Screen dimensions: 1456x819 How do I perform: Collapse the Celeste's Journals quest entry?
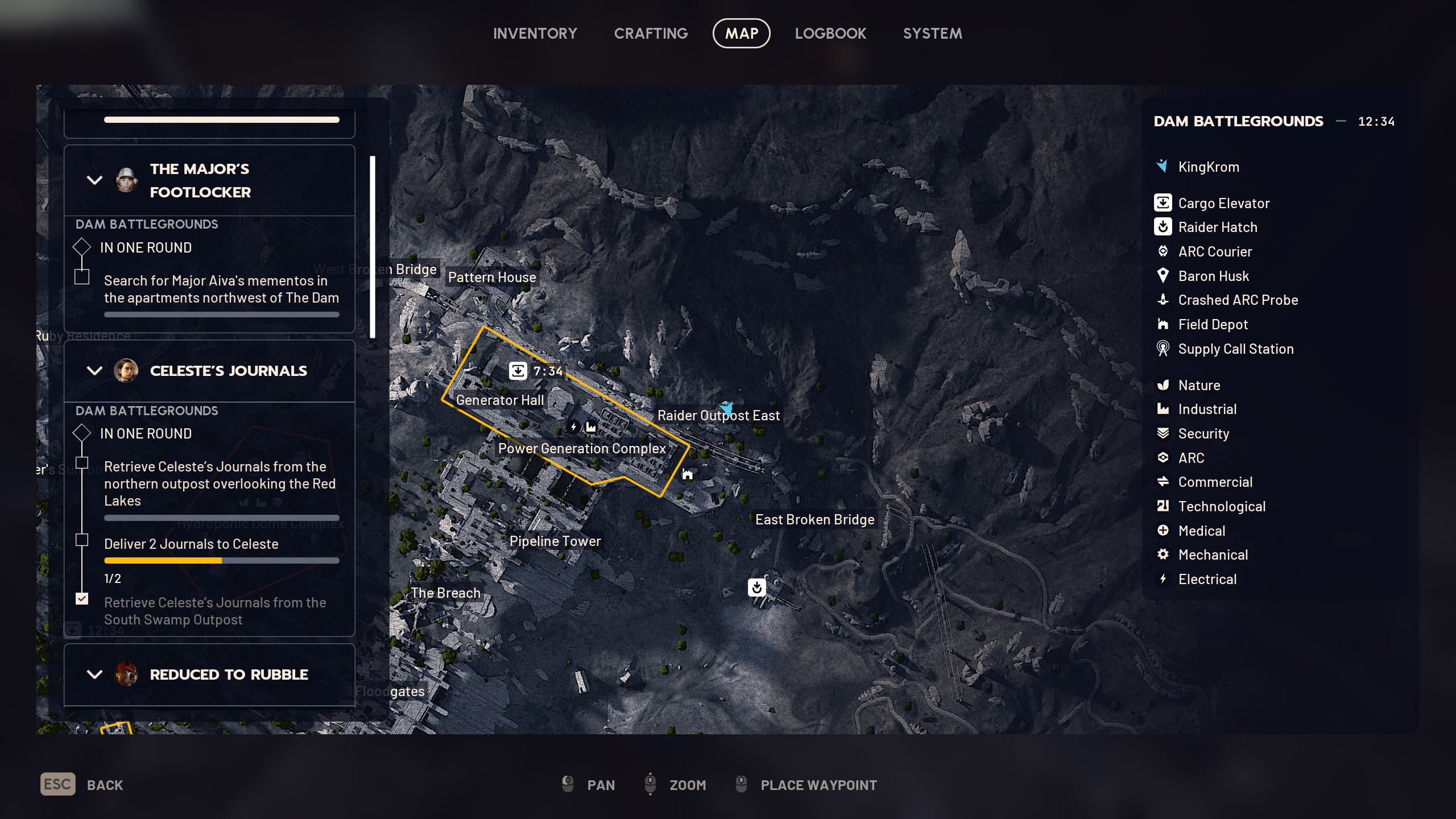pos(94,371)
